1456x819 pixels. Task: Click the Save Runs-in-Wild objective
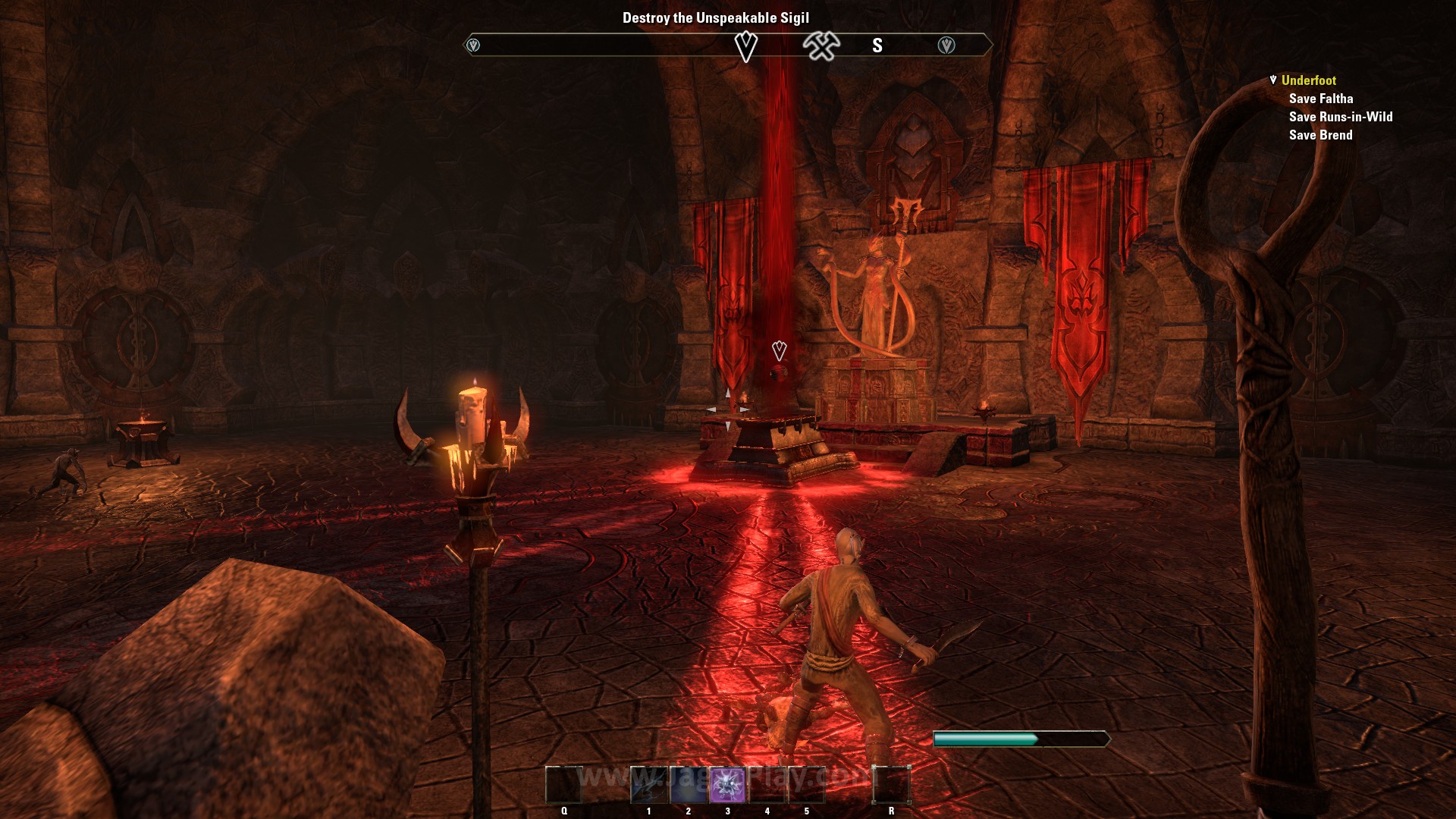tap(1340, 117)
